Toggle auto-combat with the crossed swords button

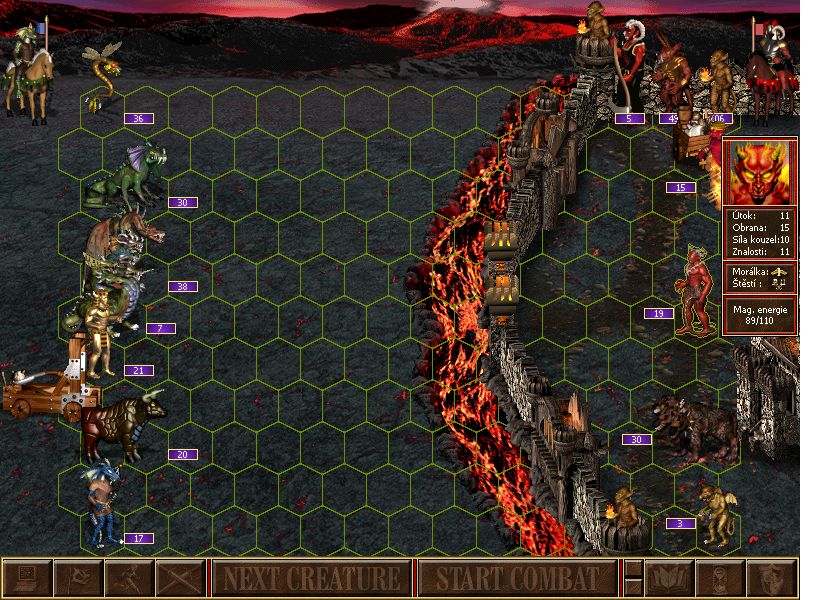pyautogui.click(x=180, y=578)
